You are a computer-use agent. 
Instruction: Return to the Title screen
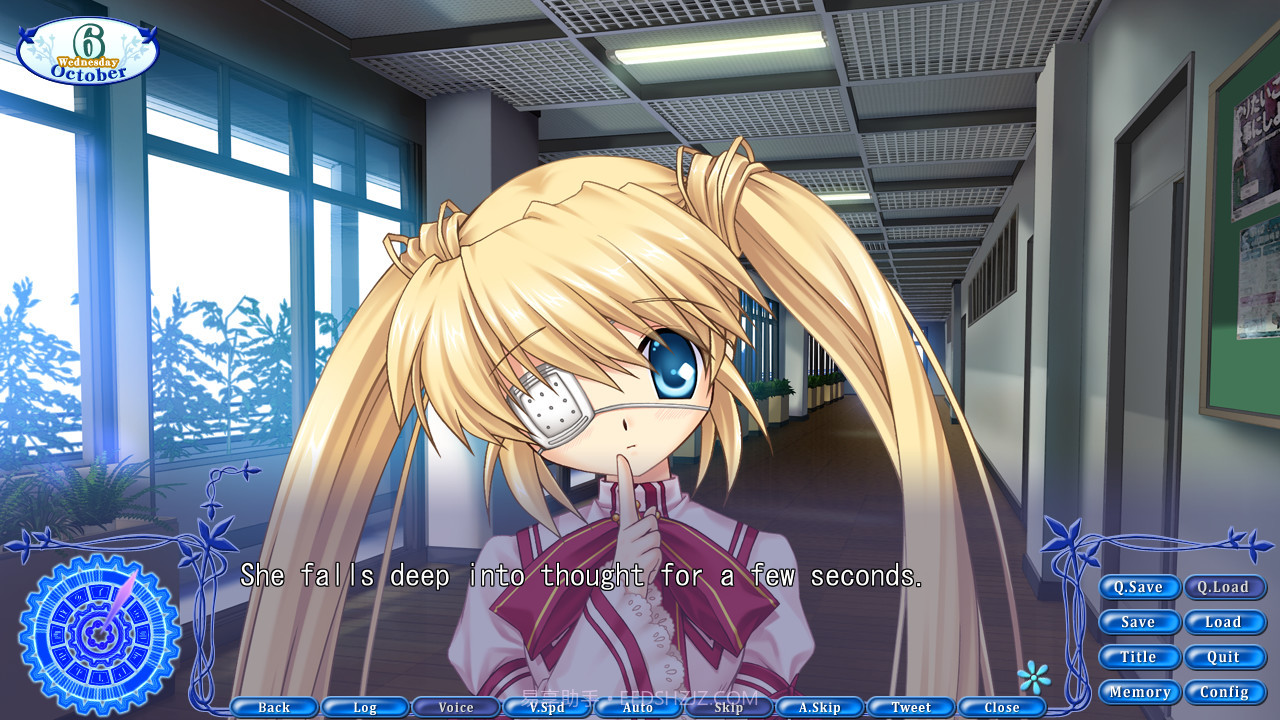point(1139,657)
